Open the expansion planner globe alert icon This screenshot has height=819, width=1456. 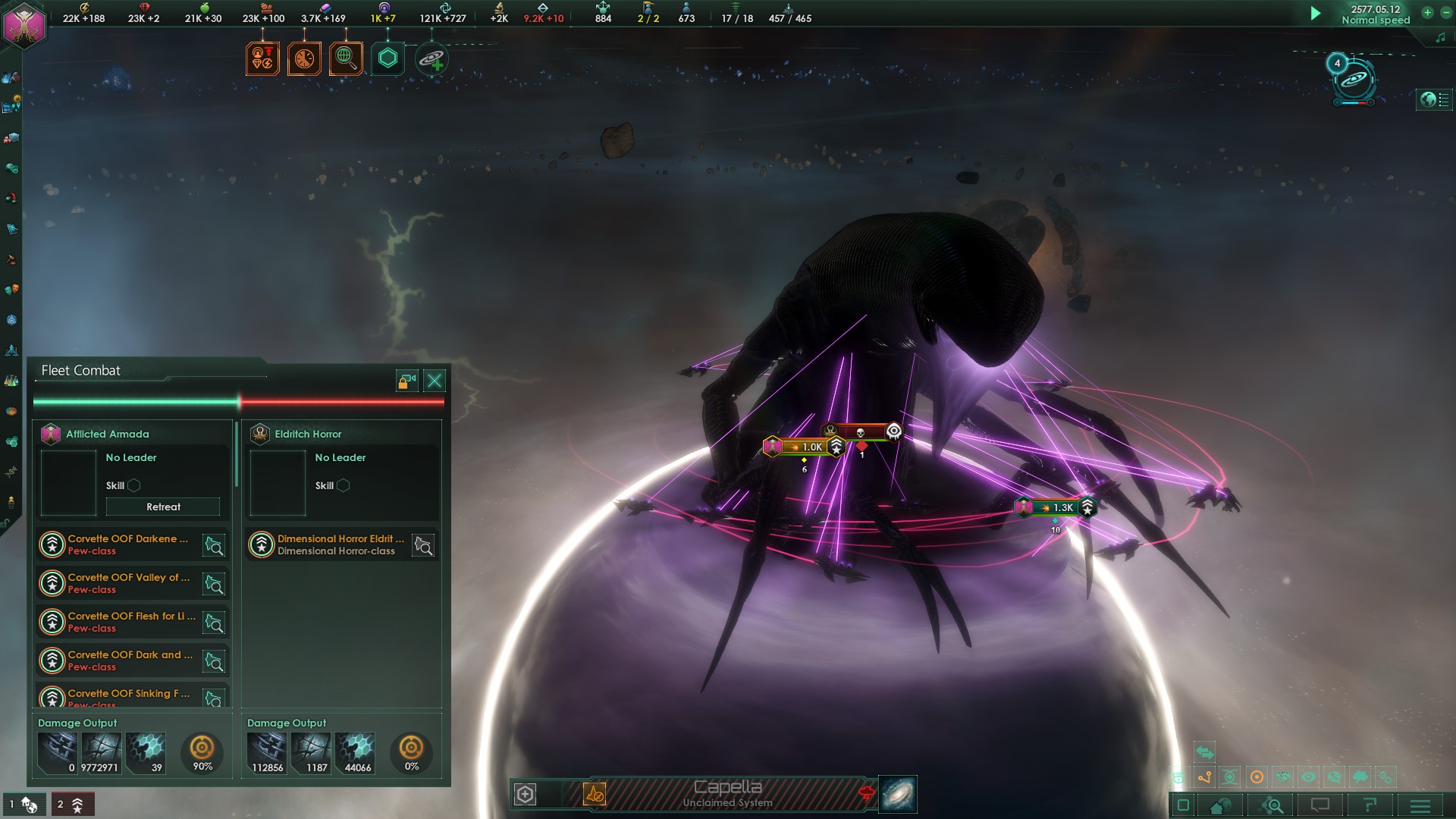click(345, 58)
